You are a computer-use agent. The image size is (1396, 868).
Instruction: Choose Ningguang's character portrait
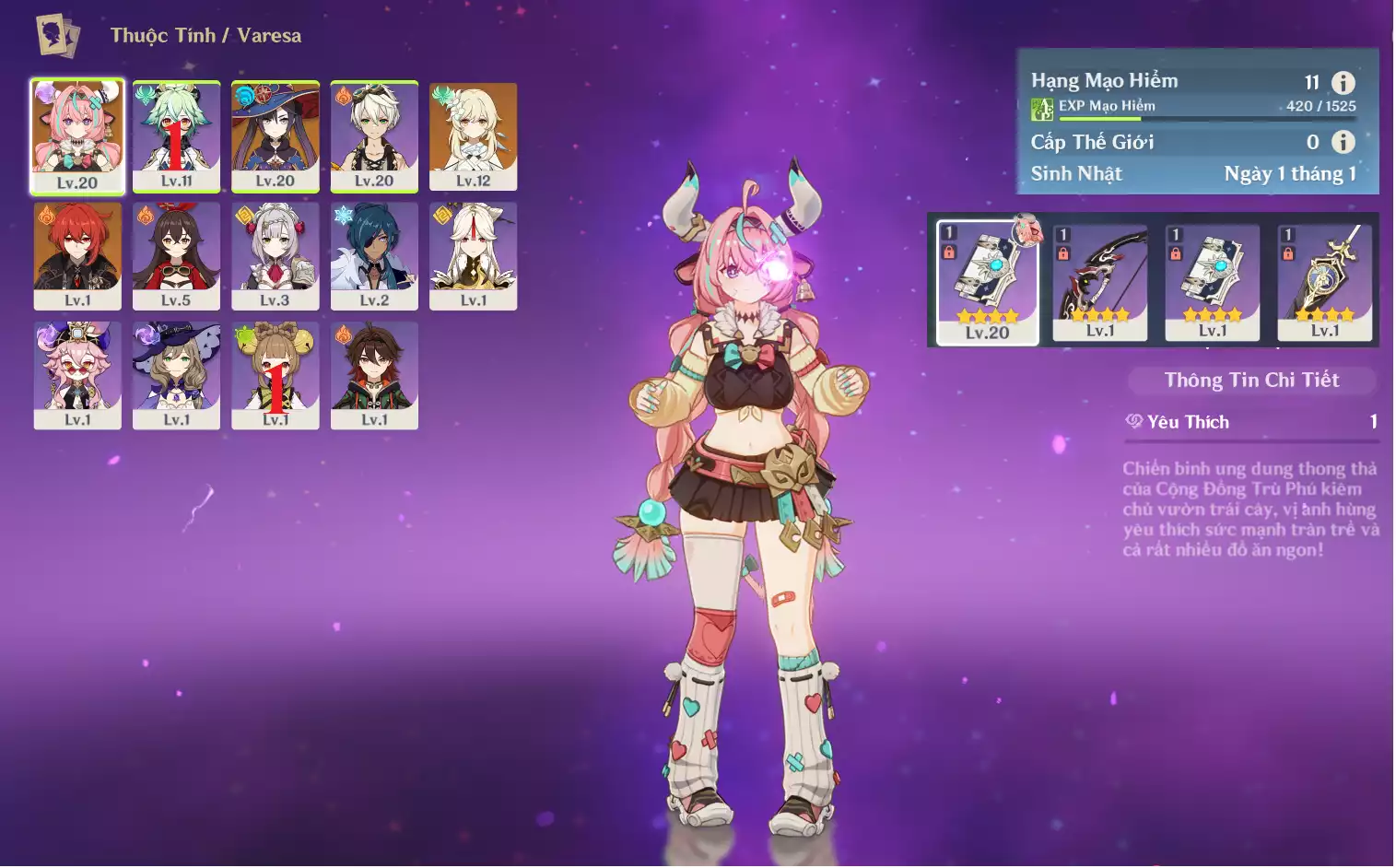473,255
